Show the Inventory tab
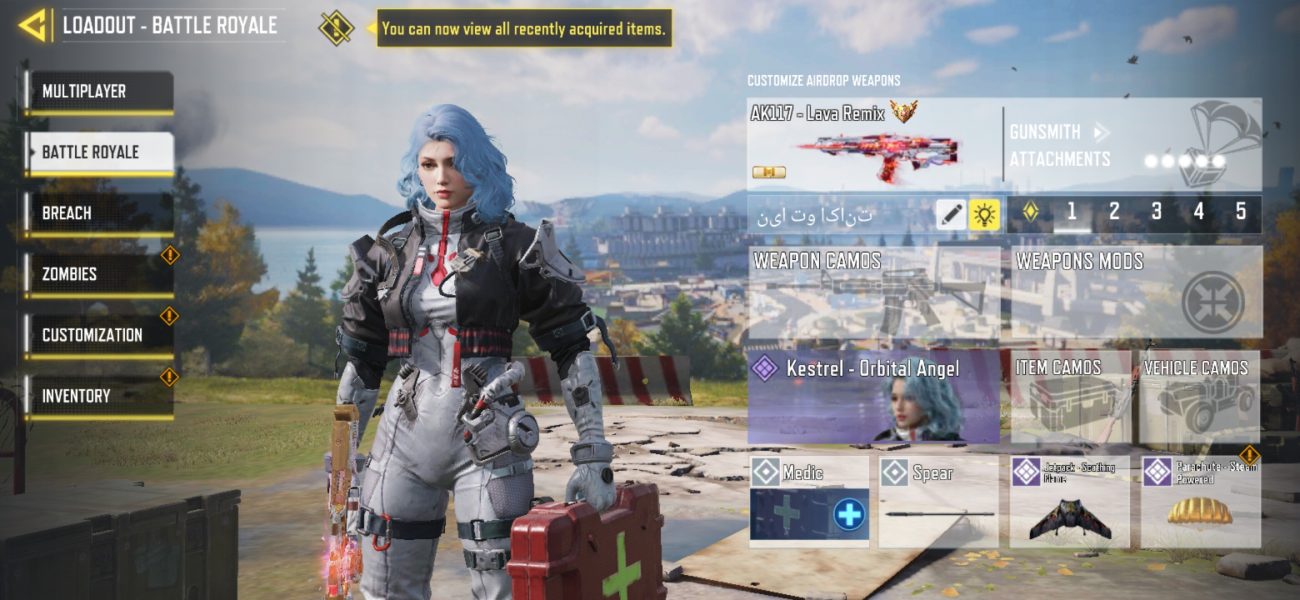This screenshot has width=1300, height=600. pos(98,397)
